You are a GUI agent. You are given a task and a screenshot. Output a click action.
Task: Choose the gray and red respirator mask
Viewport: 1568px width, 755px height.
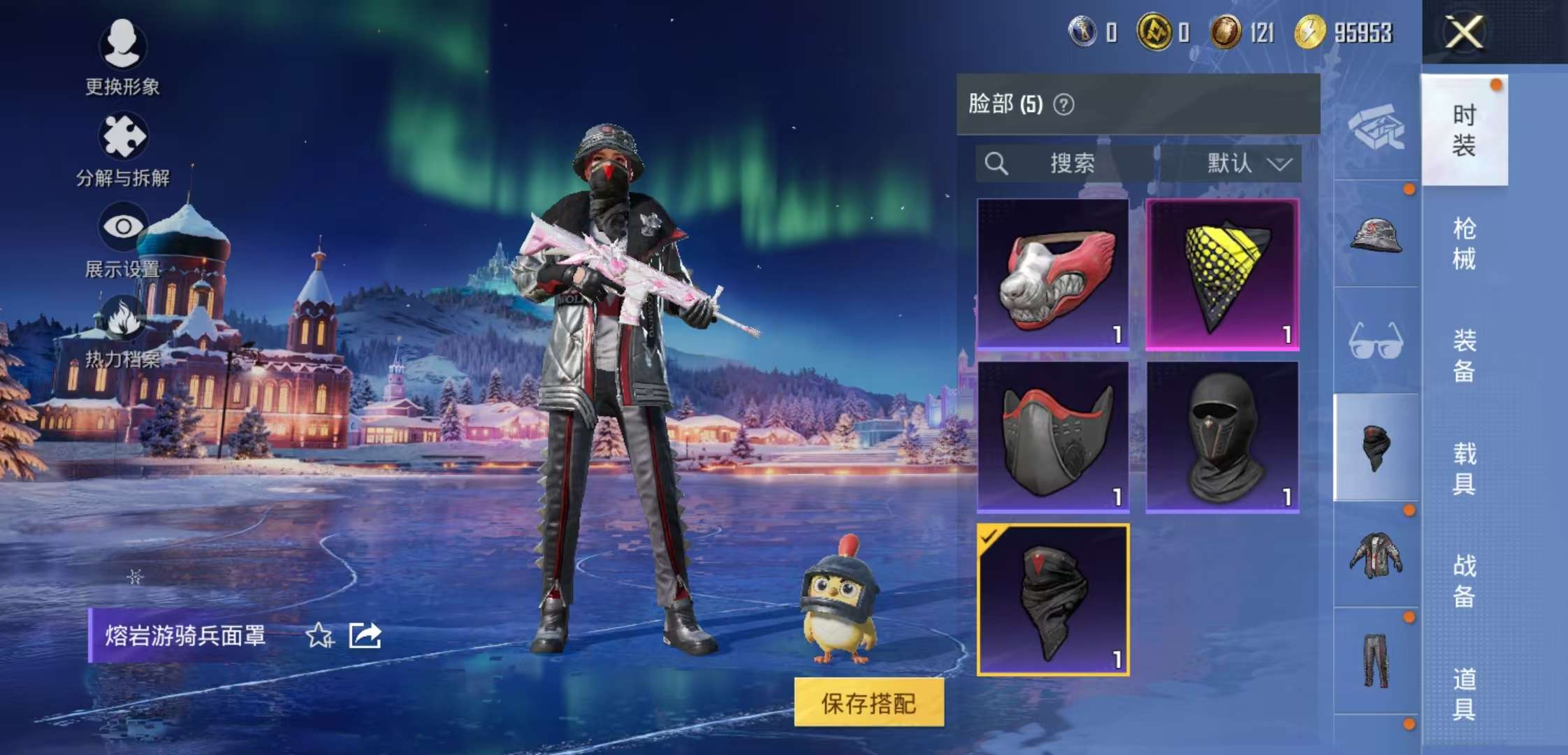[1053, 437]
